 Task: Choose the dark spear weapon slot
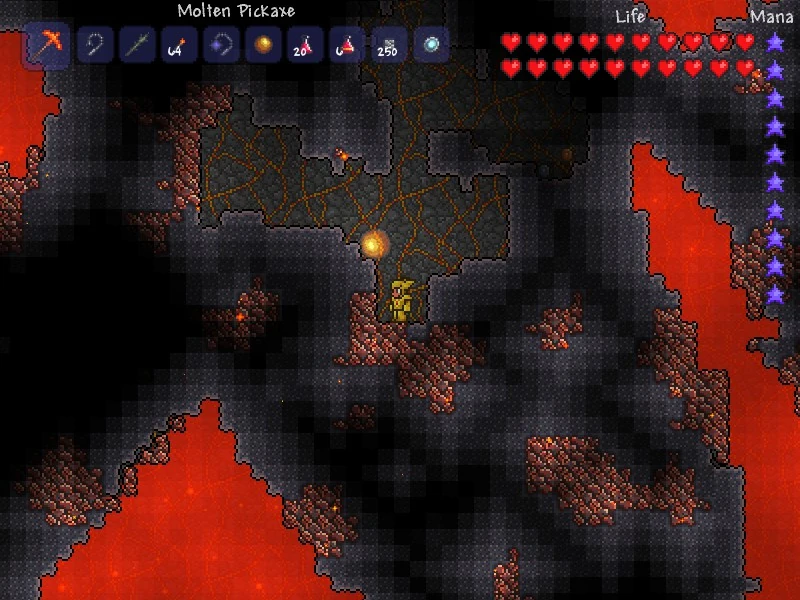pyautogui.click(x=136, y=45)
